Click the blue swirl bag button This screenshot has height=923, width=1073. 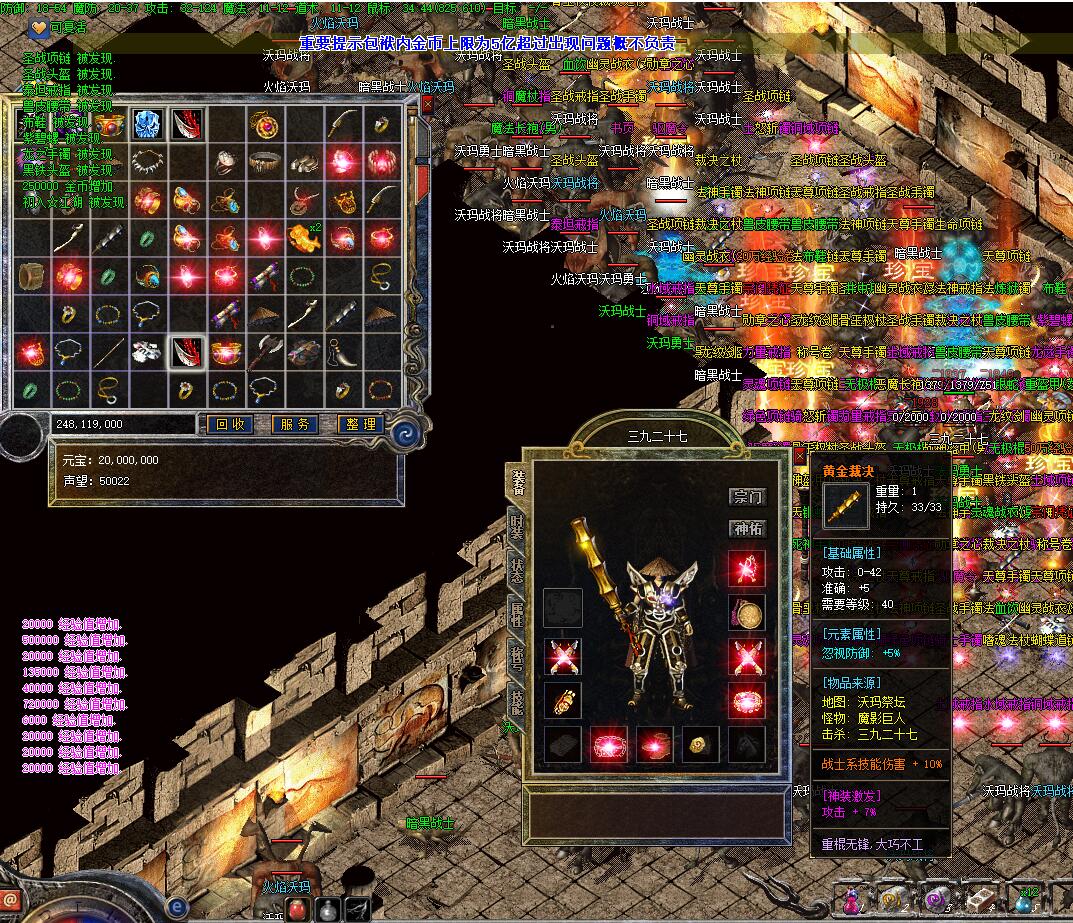406,432
